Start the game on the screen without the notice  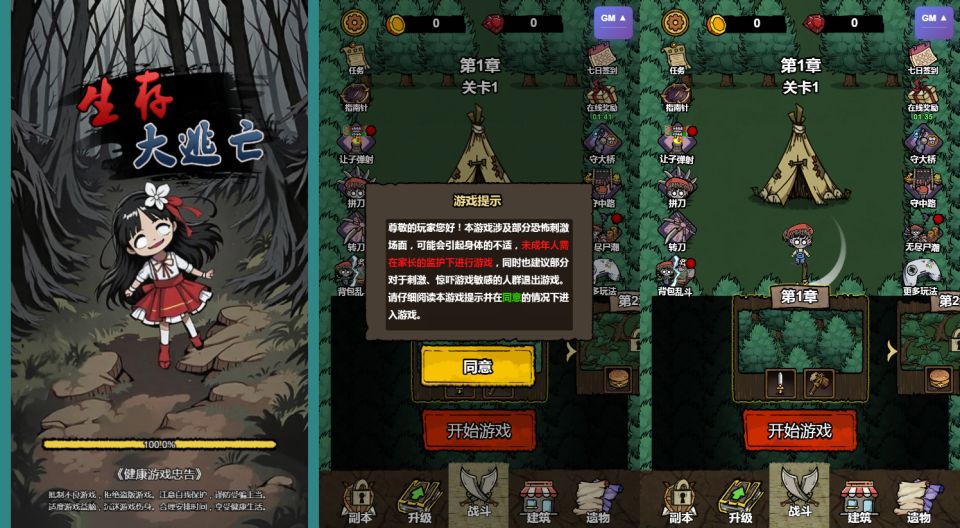tap(799, 430)
